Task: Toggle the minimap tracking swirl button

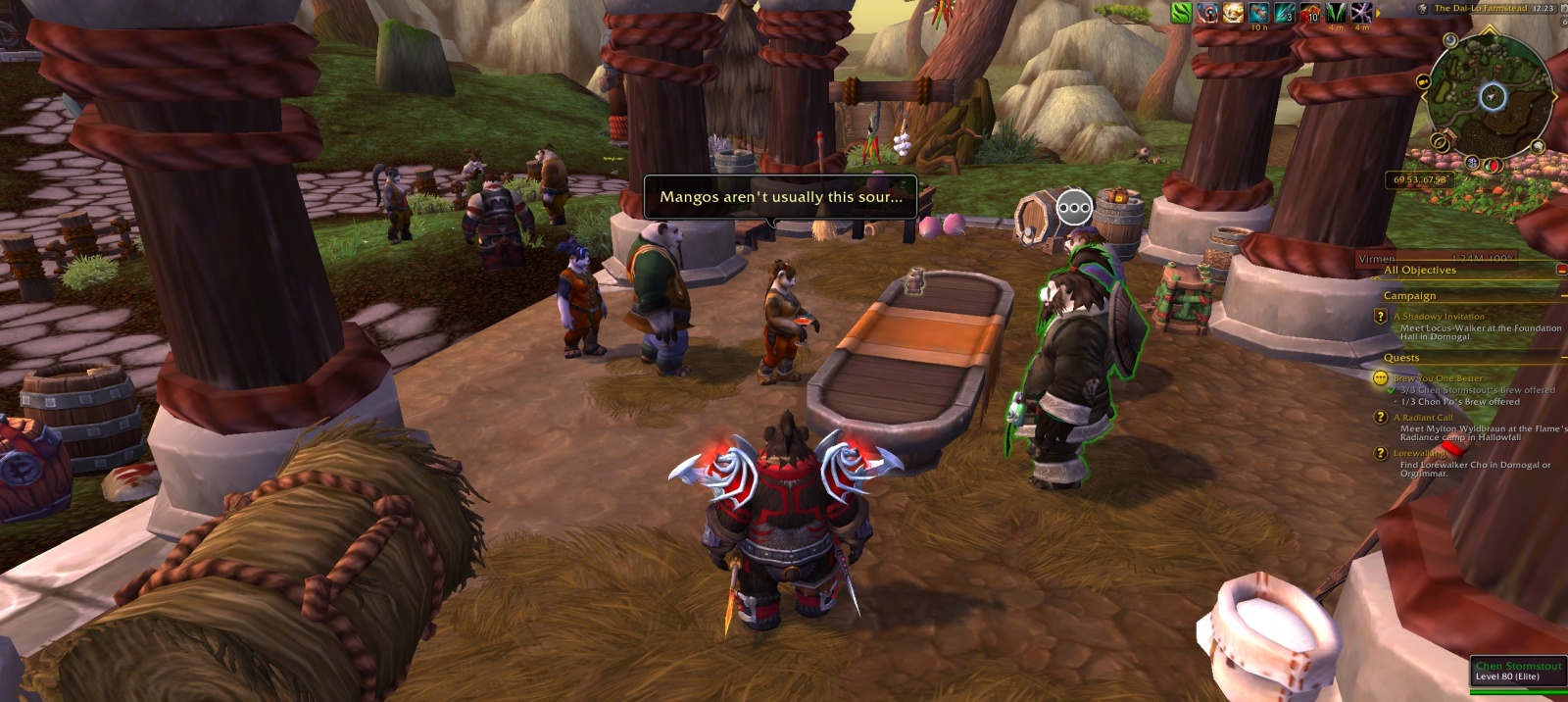Action: [x=1450, y=40]
